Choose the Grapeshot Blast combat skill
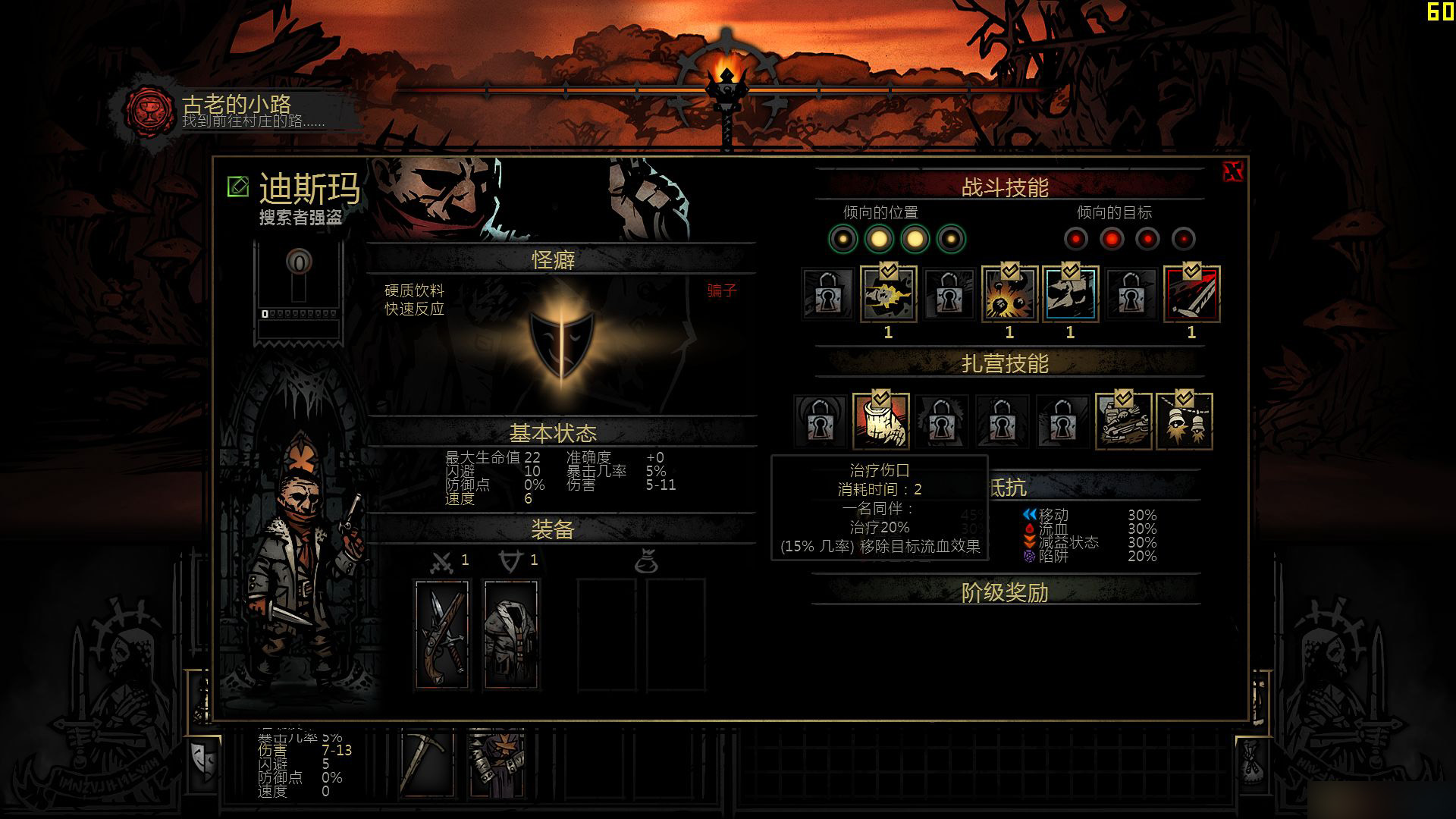Image resolution: width=1456 pixels, height=819 pixels. pos(1009,294)
